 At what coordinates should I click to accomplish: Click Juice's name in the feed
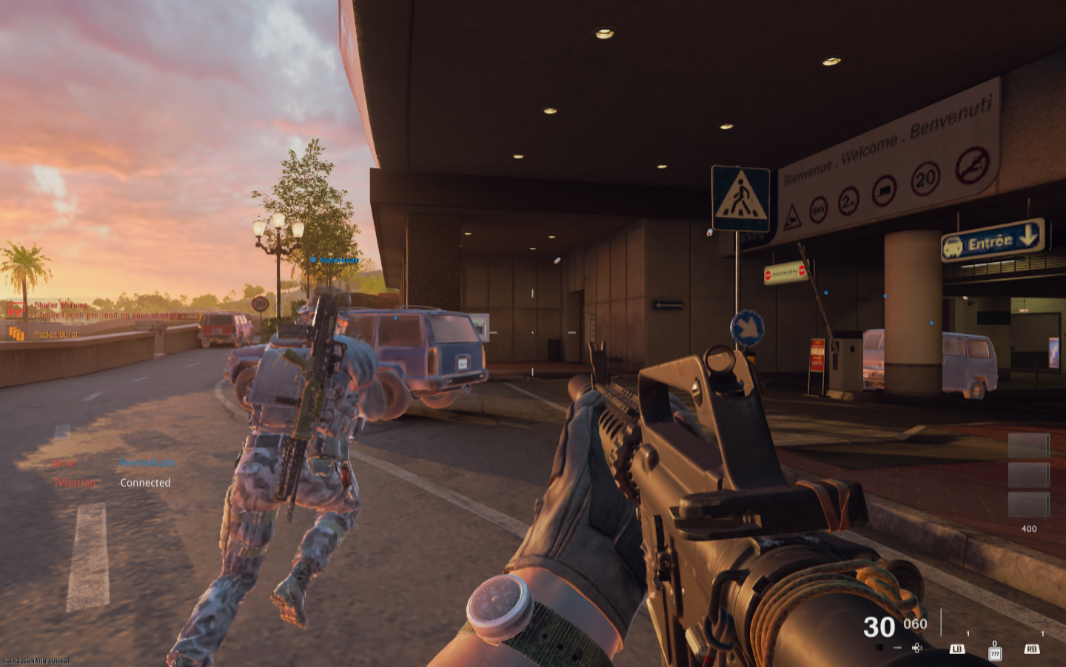coord(64,463)
